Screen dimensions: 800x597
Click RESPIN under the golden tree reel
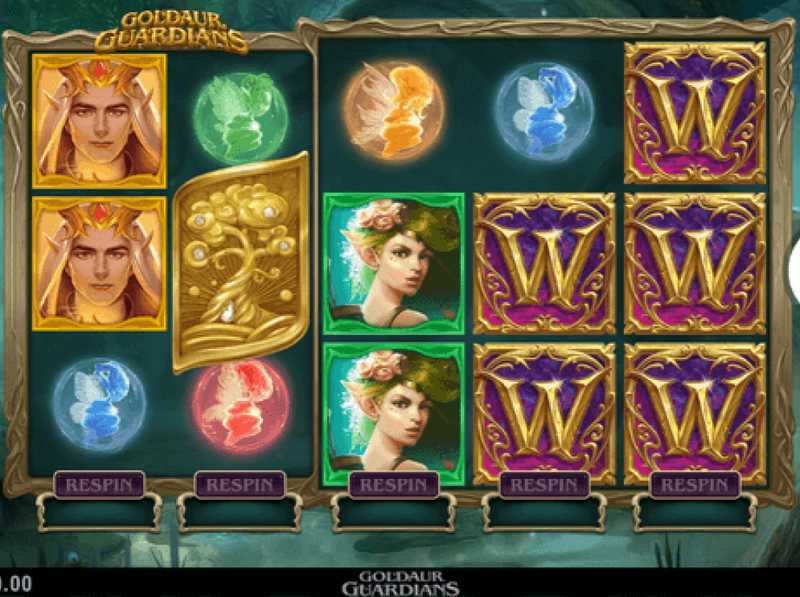coord(239,485)
